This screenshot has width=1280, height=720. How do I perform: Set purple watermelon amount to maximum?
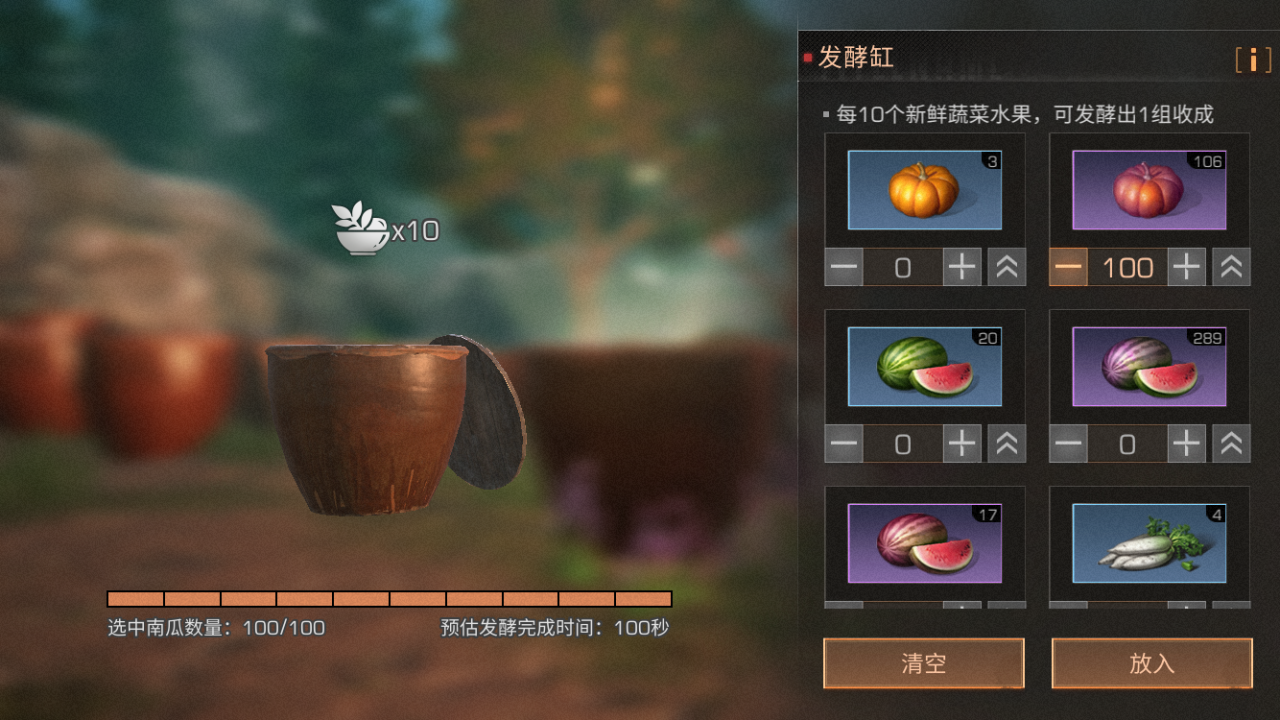(x=1231, y=443)
